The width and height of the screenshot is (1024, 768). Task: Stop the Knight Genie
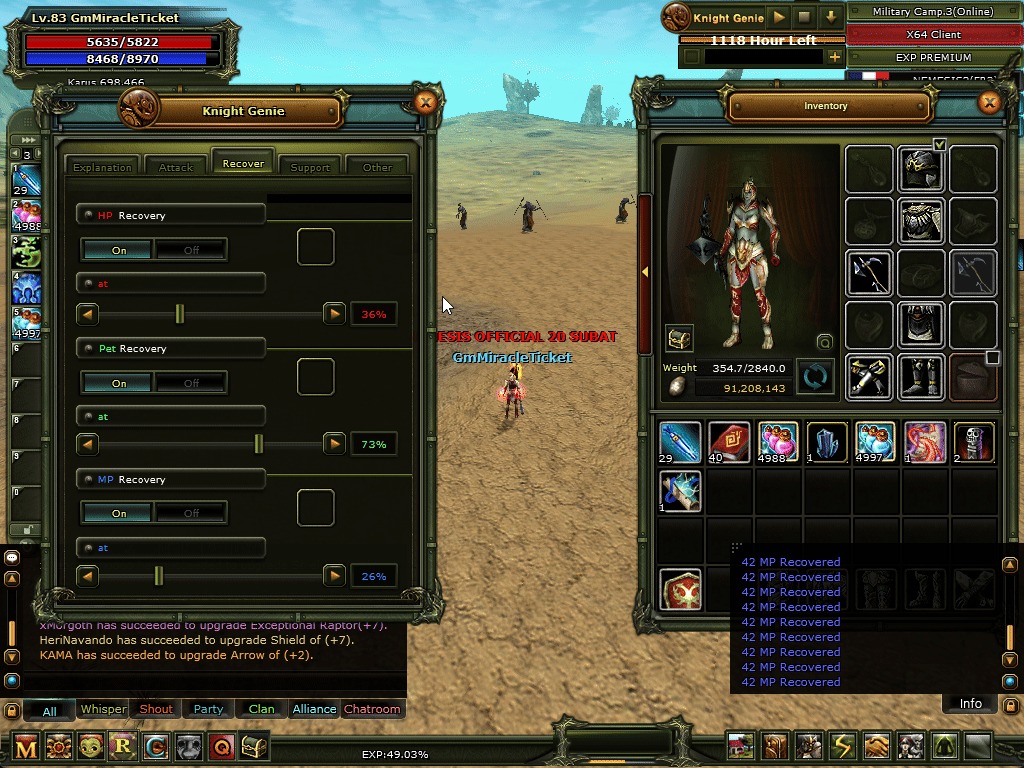(x=804, y=17)
